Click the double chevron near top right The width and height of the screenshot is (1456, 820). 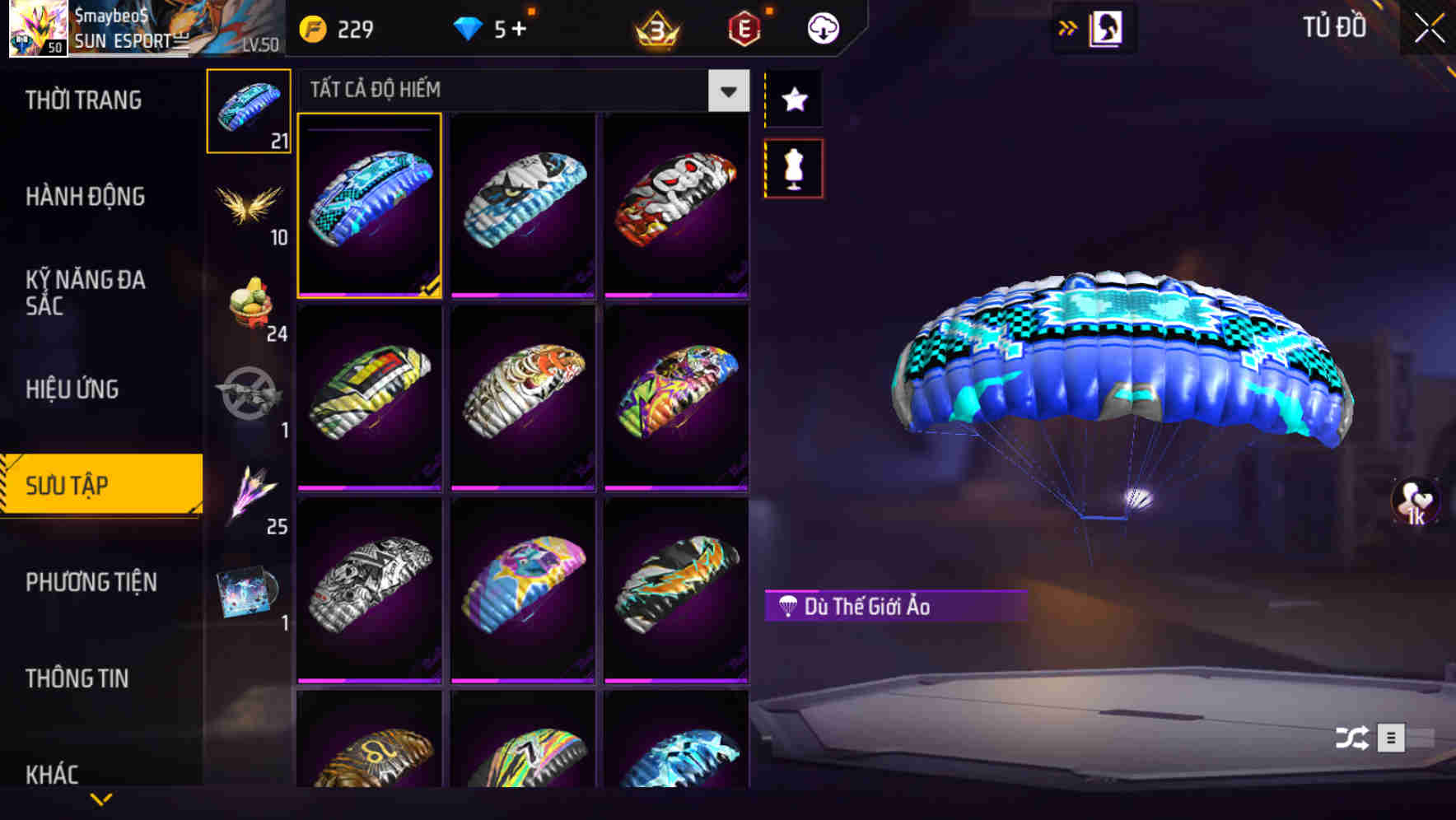tap(1069, 26)
